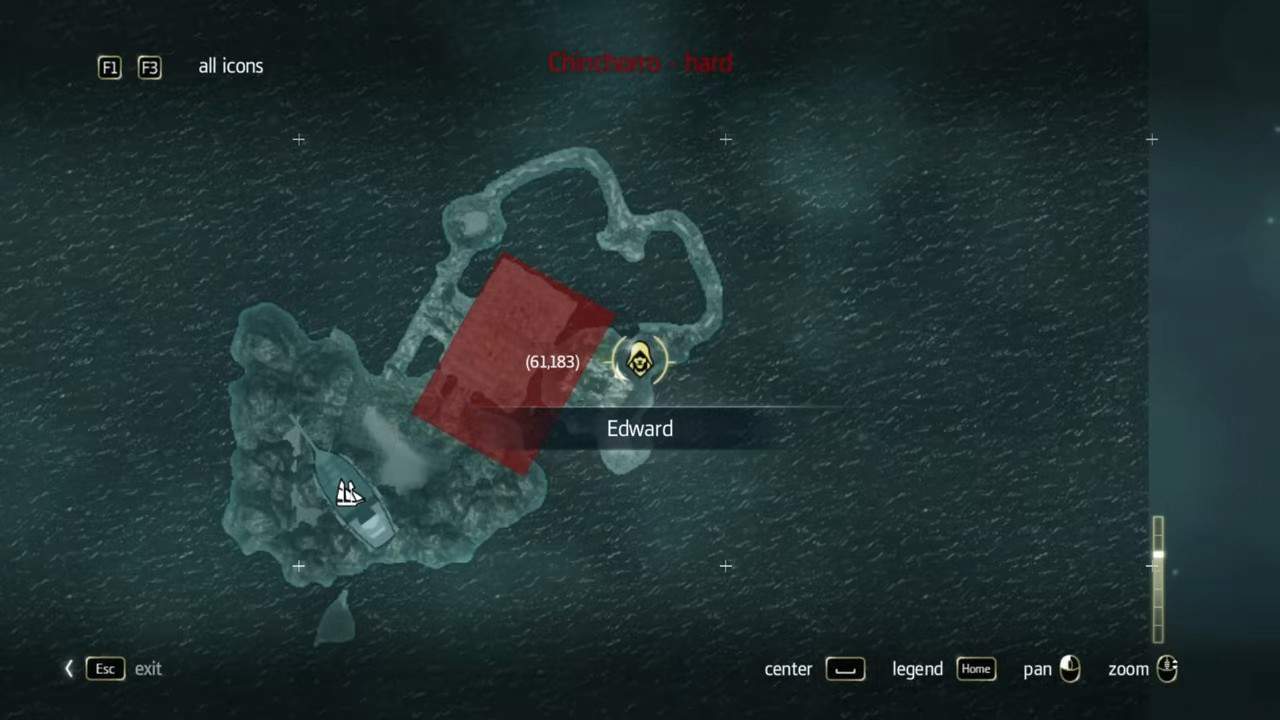Click the exit option
1280x720 pixels.
[x=148, y=669]
